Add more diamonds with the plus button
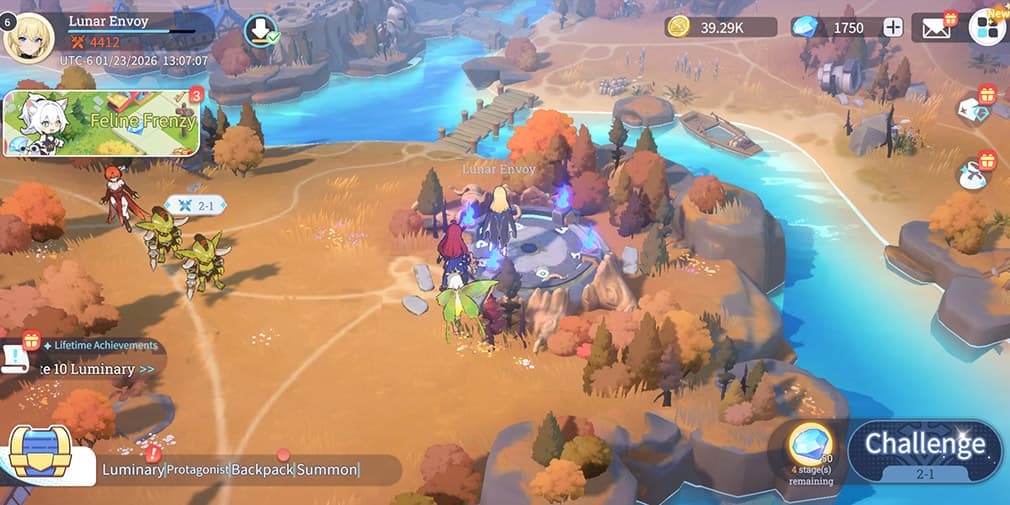This screenshot has height=505, width=1010. (892, 28)
